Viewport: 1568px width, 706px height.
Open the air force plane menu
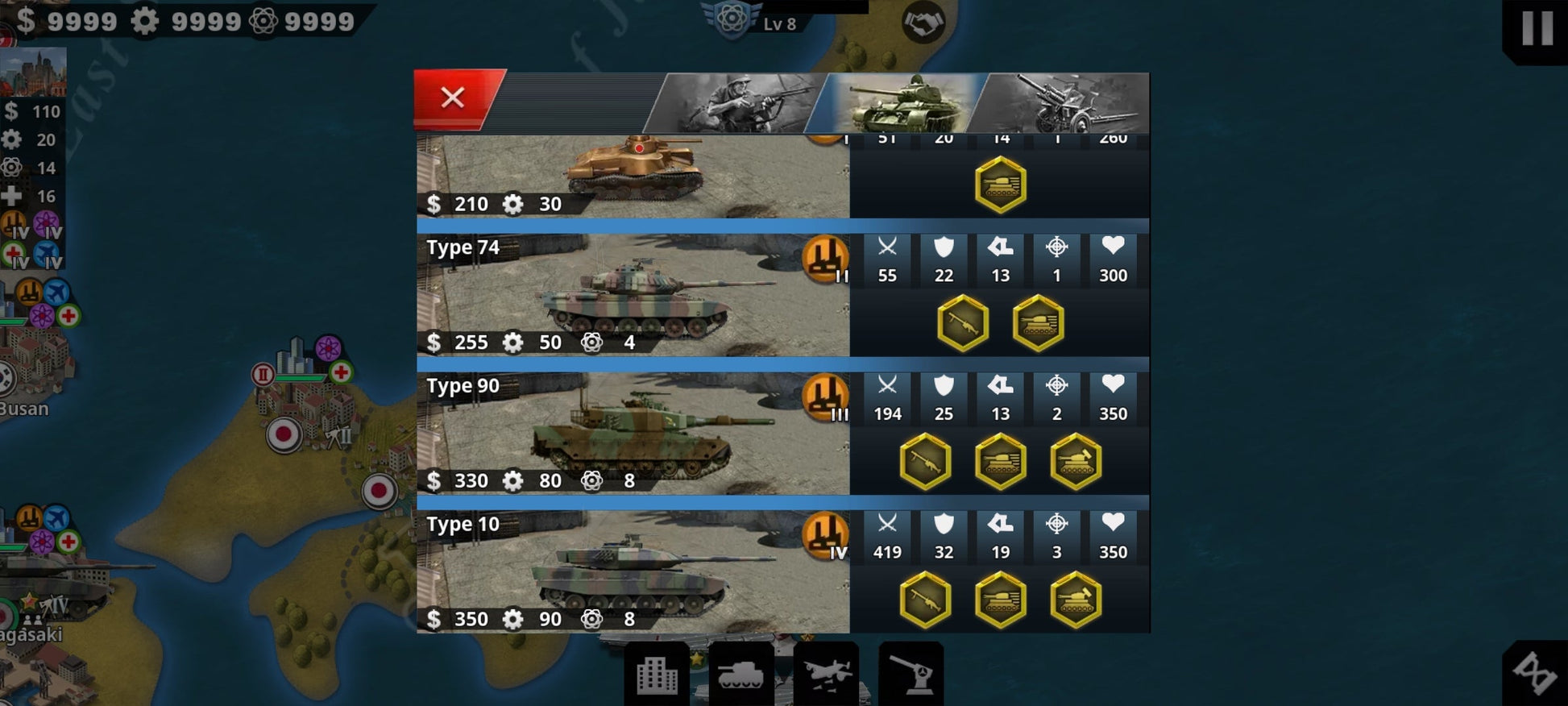pyautogui.click(x=826, y=675)
